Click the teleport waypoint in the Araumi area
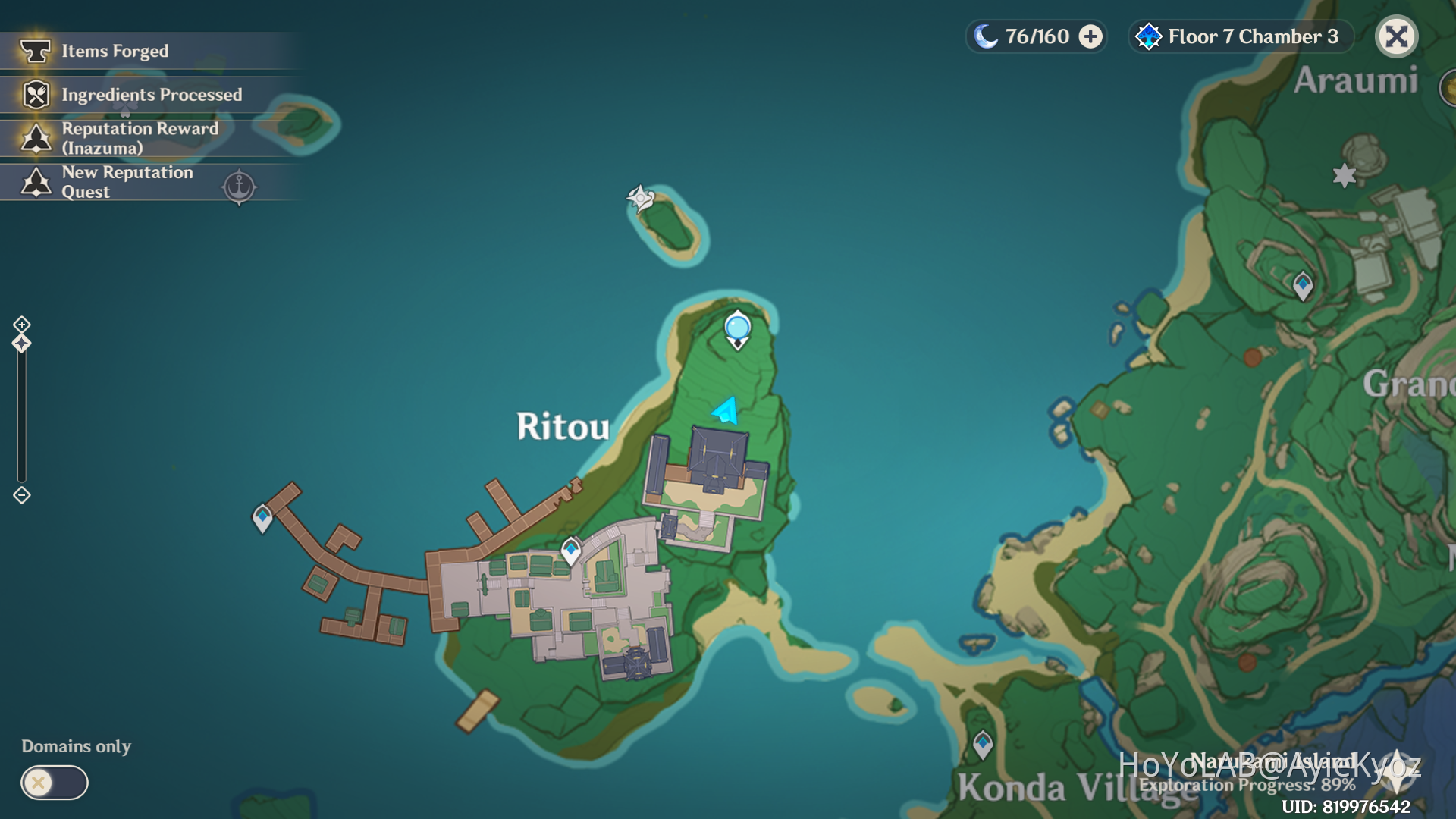Screen dimensions: 1456x819 (1302, 284)
